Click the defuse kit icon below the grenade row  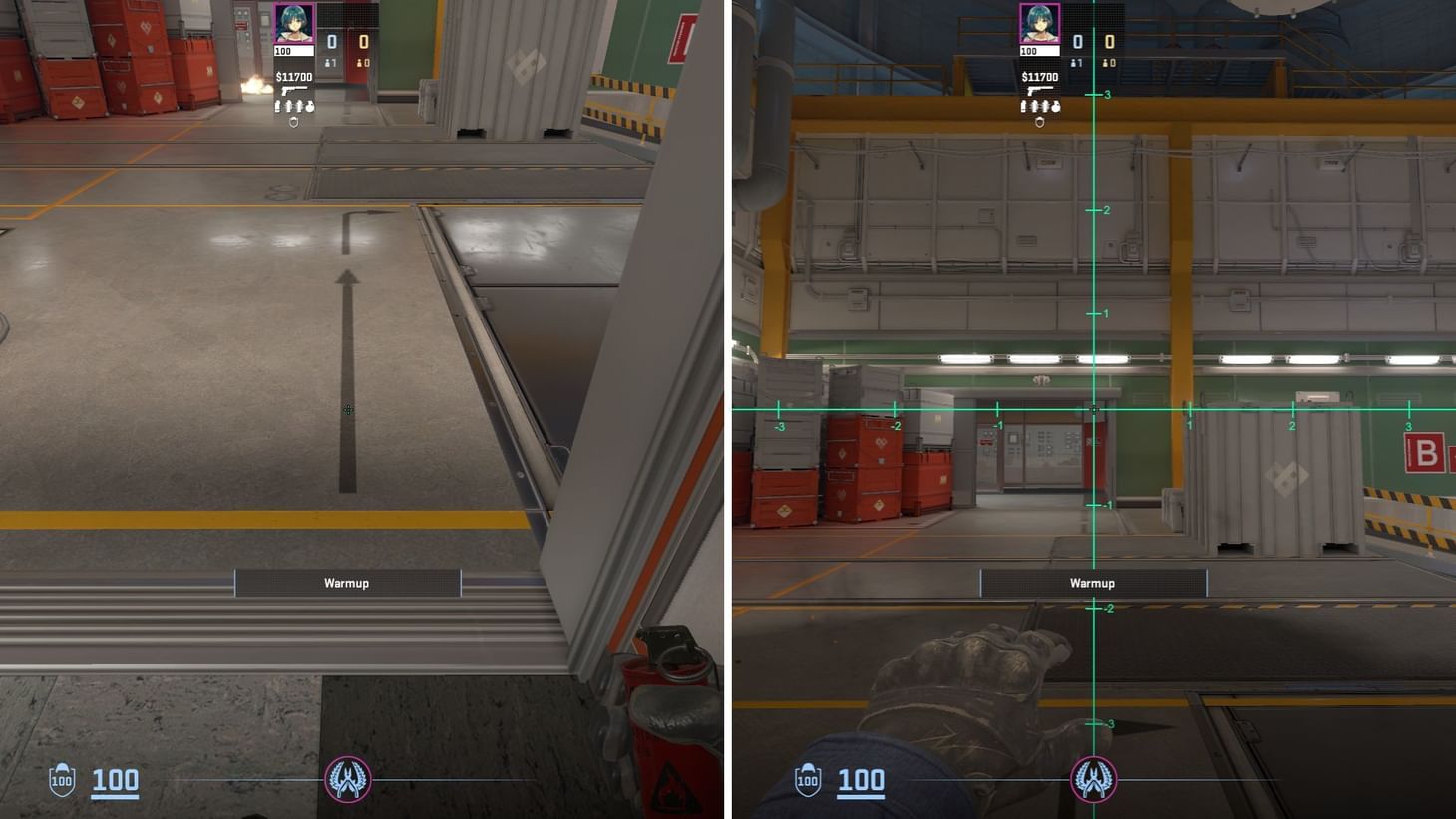[294, 121]
